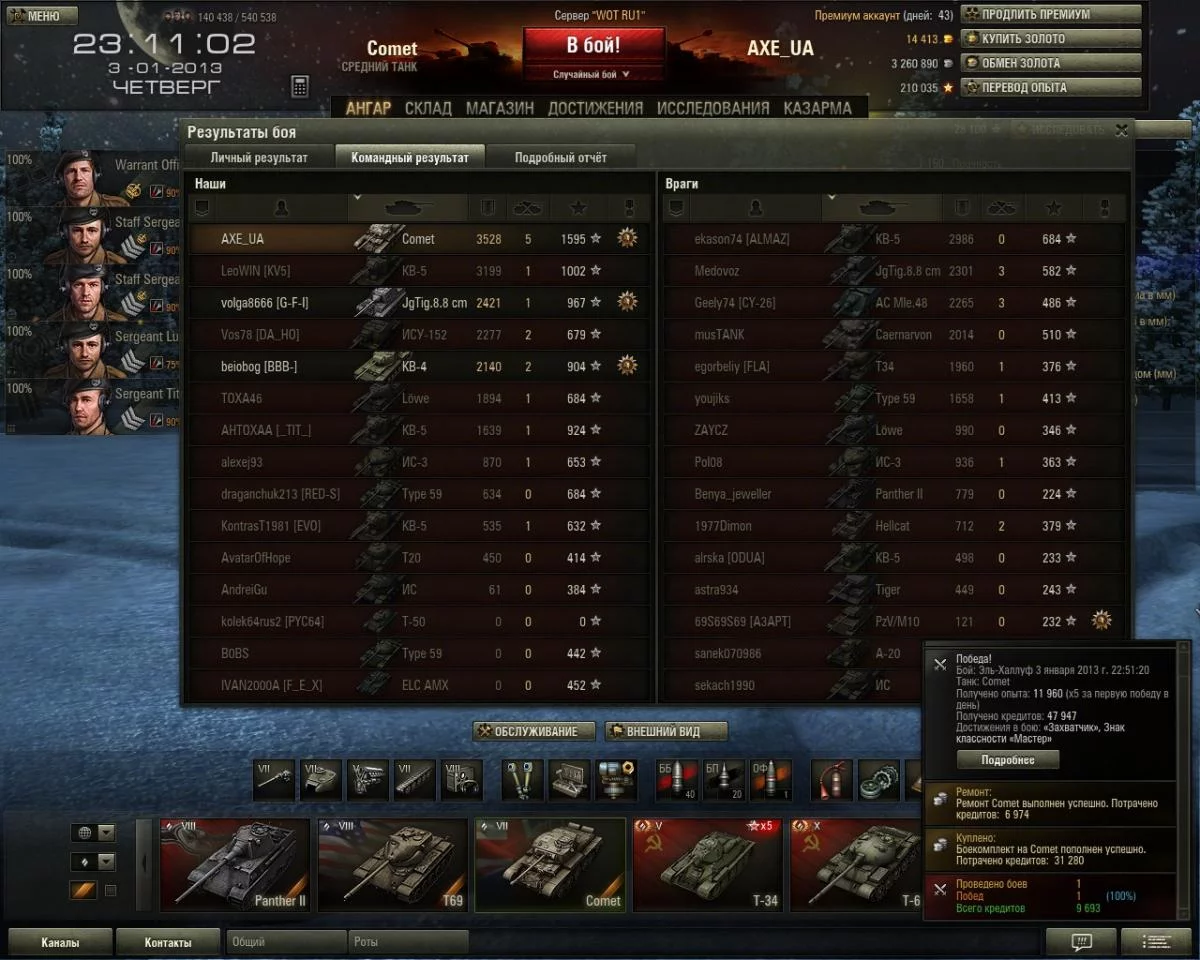The height and width of the screenshot is (960, 1200).
Task: Click the ПРОДЛИТЬ ПРЕМИУМ button
Action: tap(1050, 15)
